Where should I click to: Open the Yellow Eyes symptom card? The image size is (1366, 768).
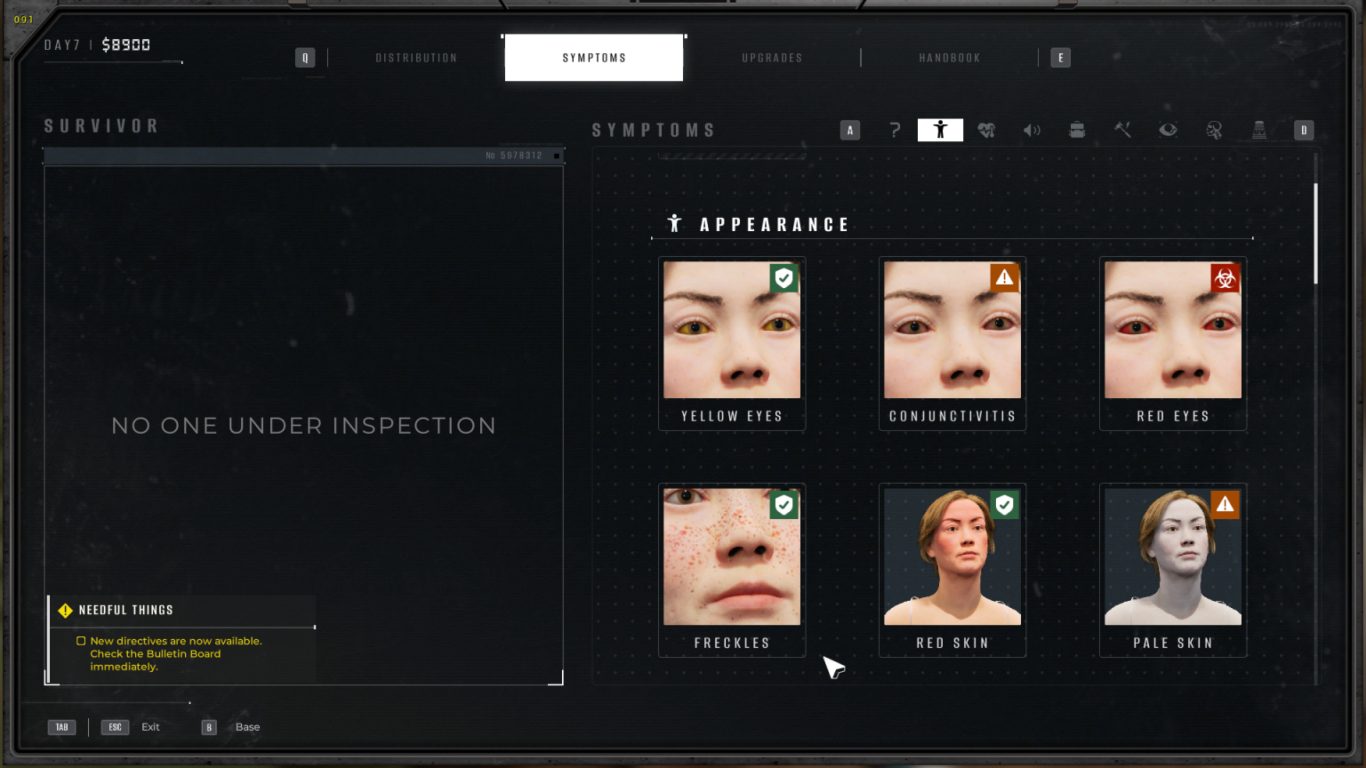point(732,343)
